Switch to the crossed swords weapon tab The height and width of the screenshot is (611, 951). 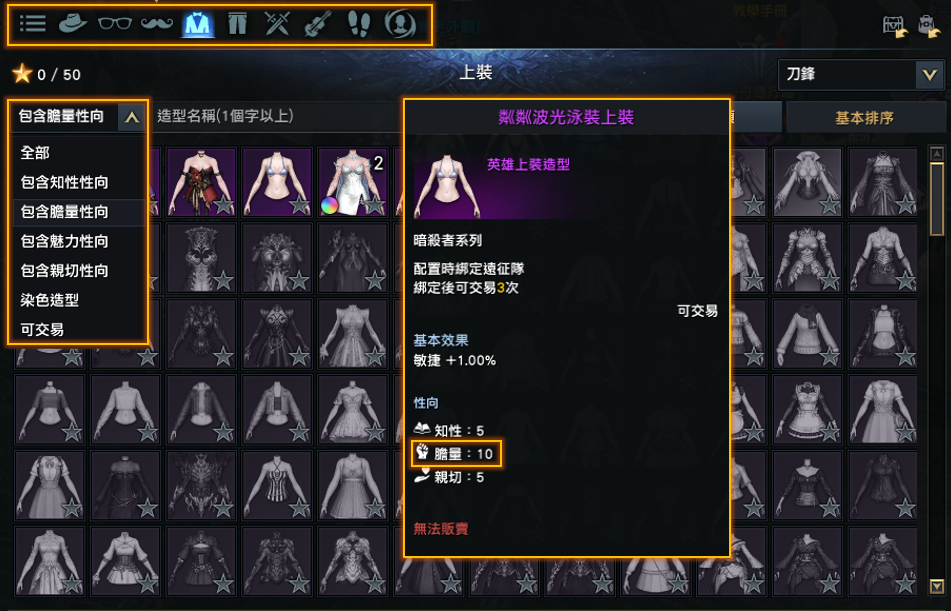[277, 24]
